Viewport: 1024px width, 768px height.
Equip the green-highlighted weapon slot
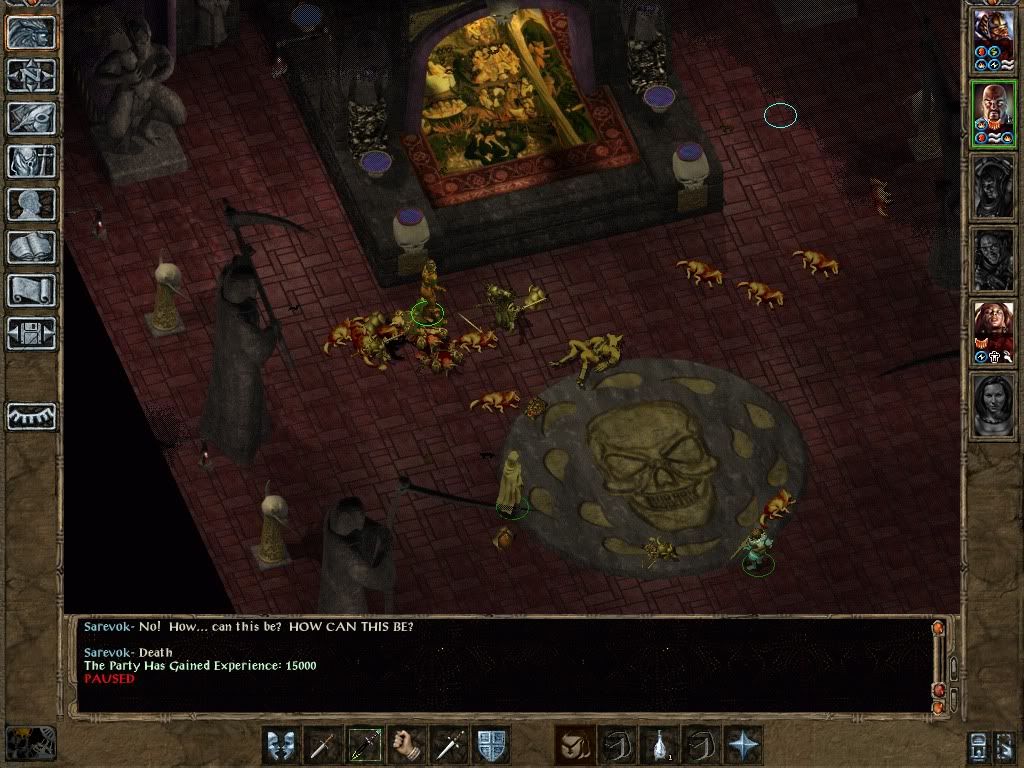click(364, 745)
